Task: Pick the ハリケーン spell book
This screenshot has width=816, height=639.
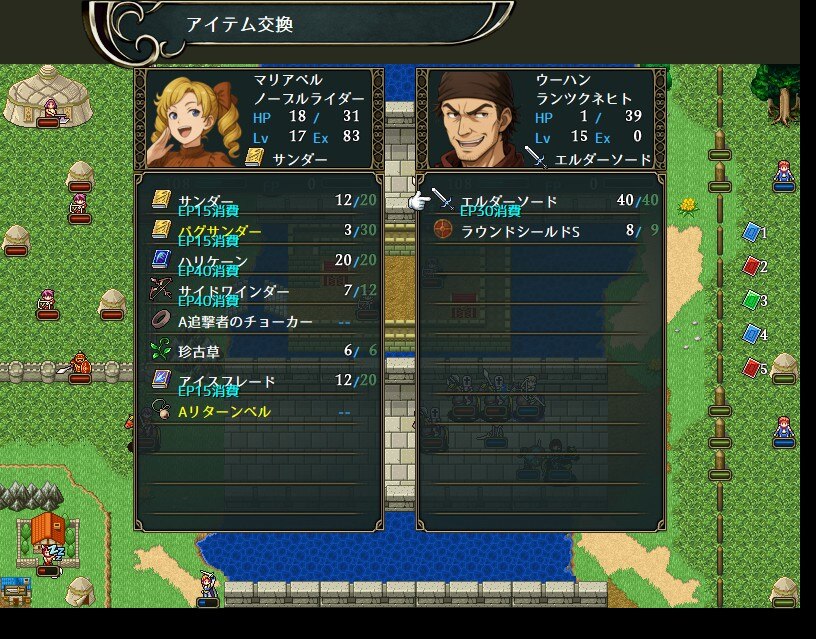Action: [258, 261]
